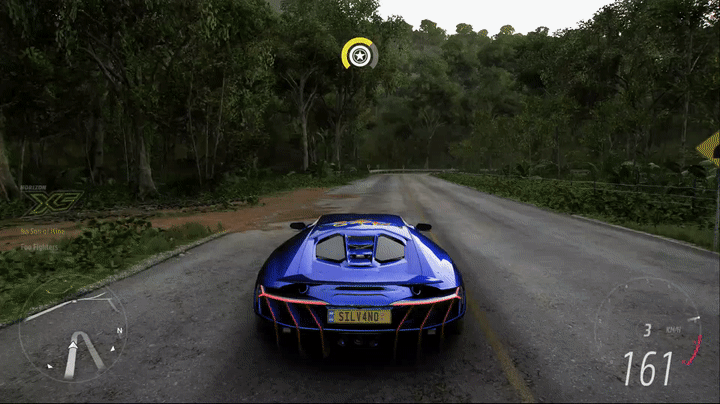Select the skill star icon
This screenshot has height=404, width=720.
coord(359,54)
